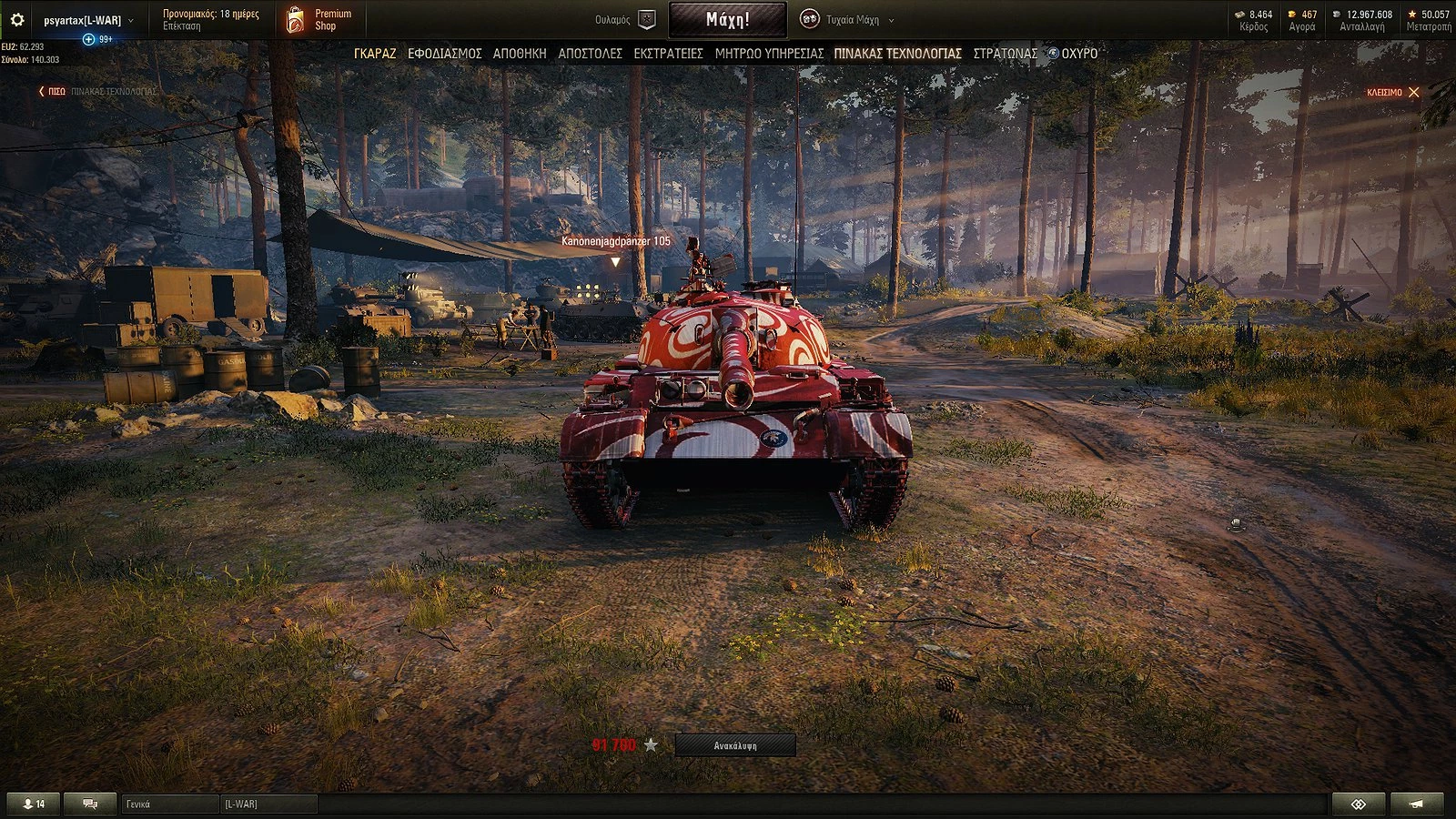Open the settings gear menu

(x=16, y=19)
